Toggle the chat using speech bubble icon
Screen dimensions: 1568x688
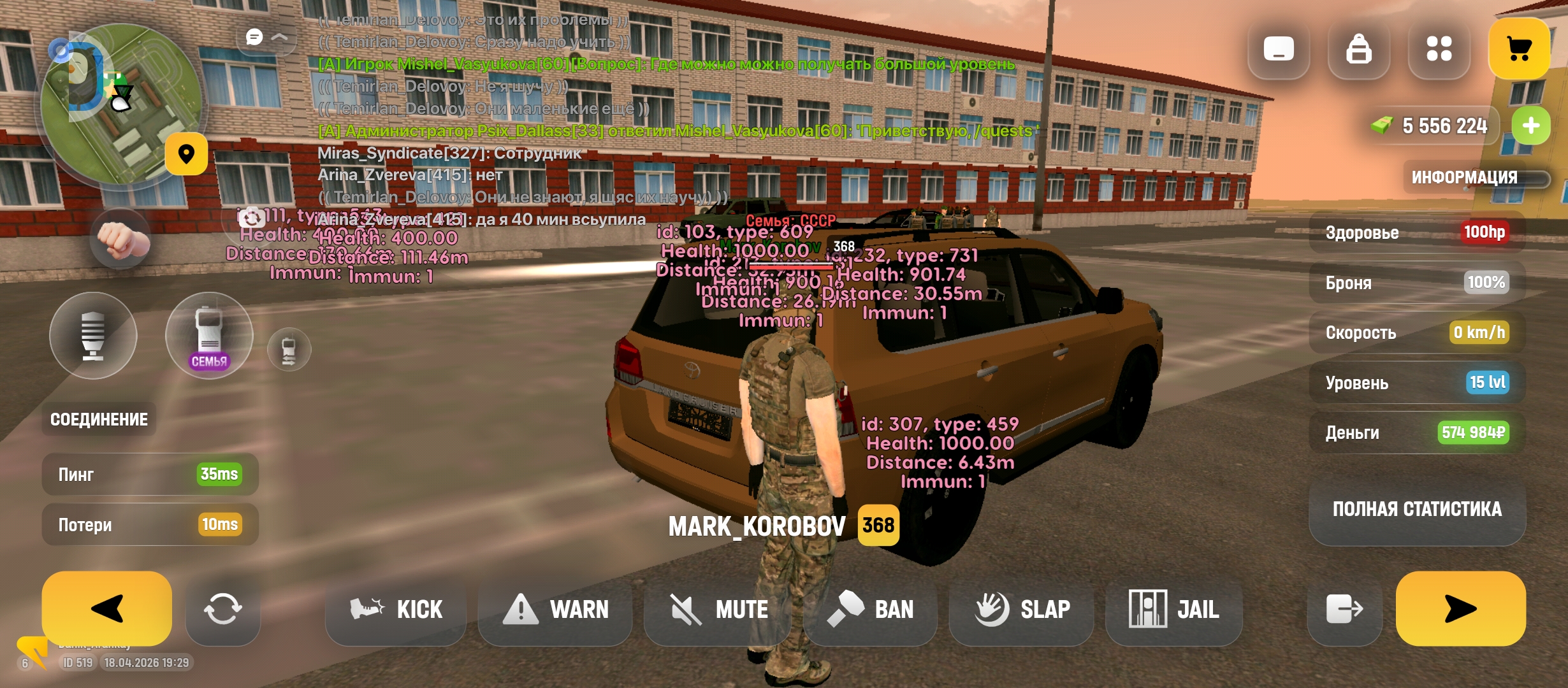pos(255,37)
